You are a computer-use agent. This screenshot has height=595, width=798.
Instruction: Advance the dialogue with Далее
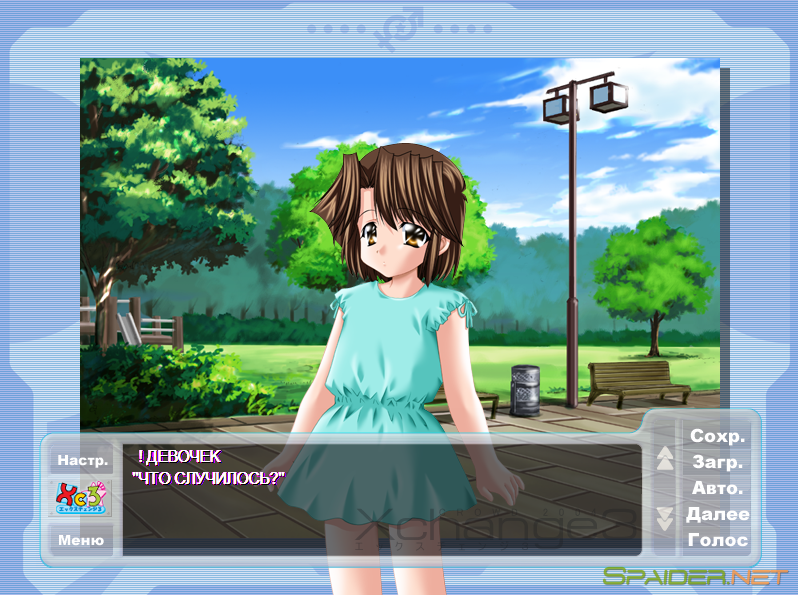point(717,514)
